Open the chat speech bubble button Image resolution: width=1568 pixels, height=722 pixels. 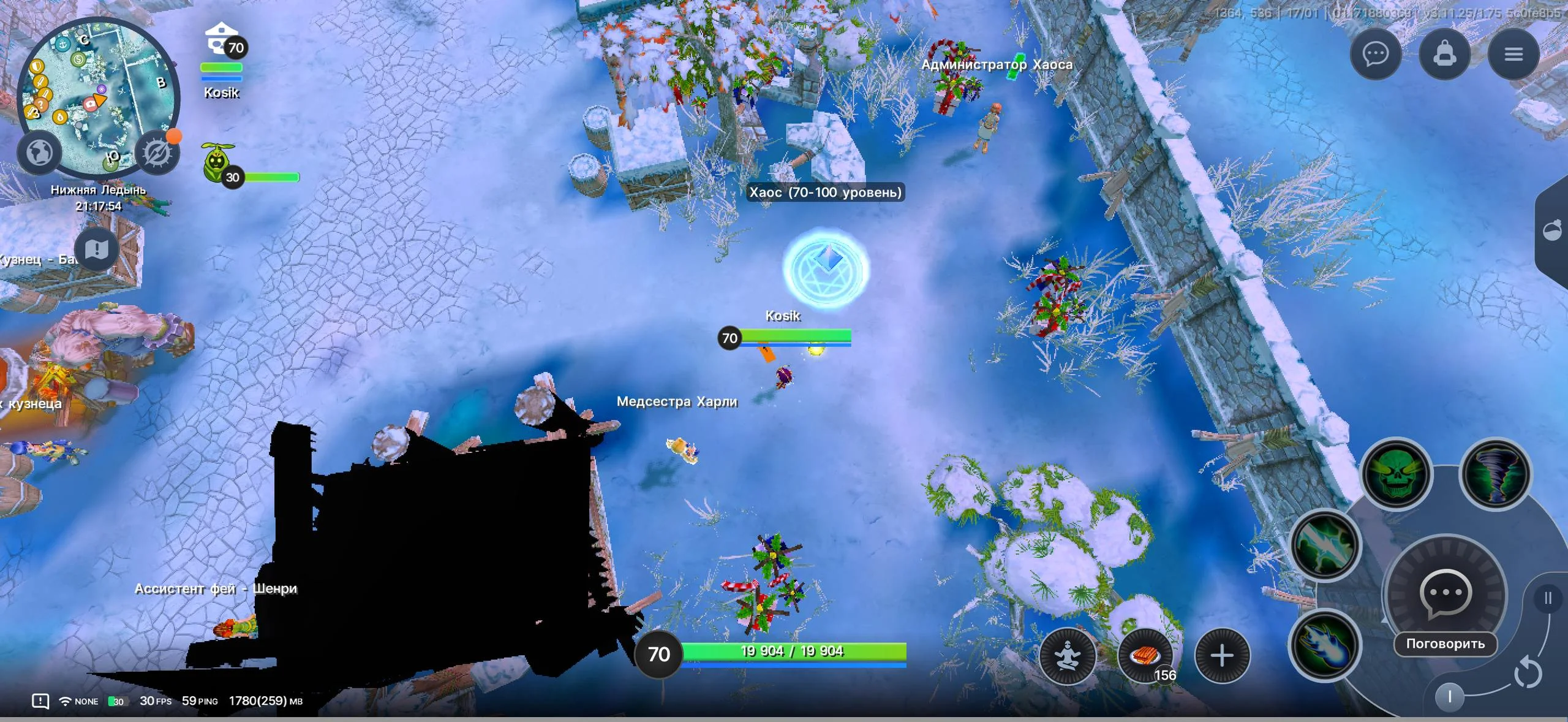(x=1376, y=55)
